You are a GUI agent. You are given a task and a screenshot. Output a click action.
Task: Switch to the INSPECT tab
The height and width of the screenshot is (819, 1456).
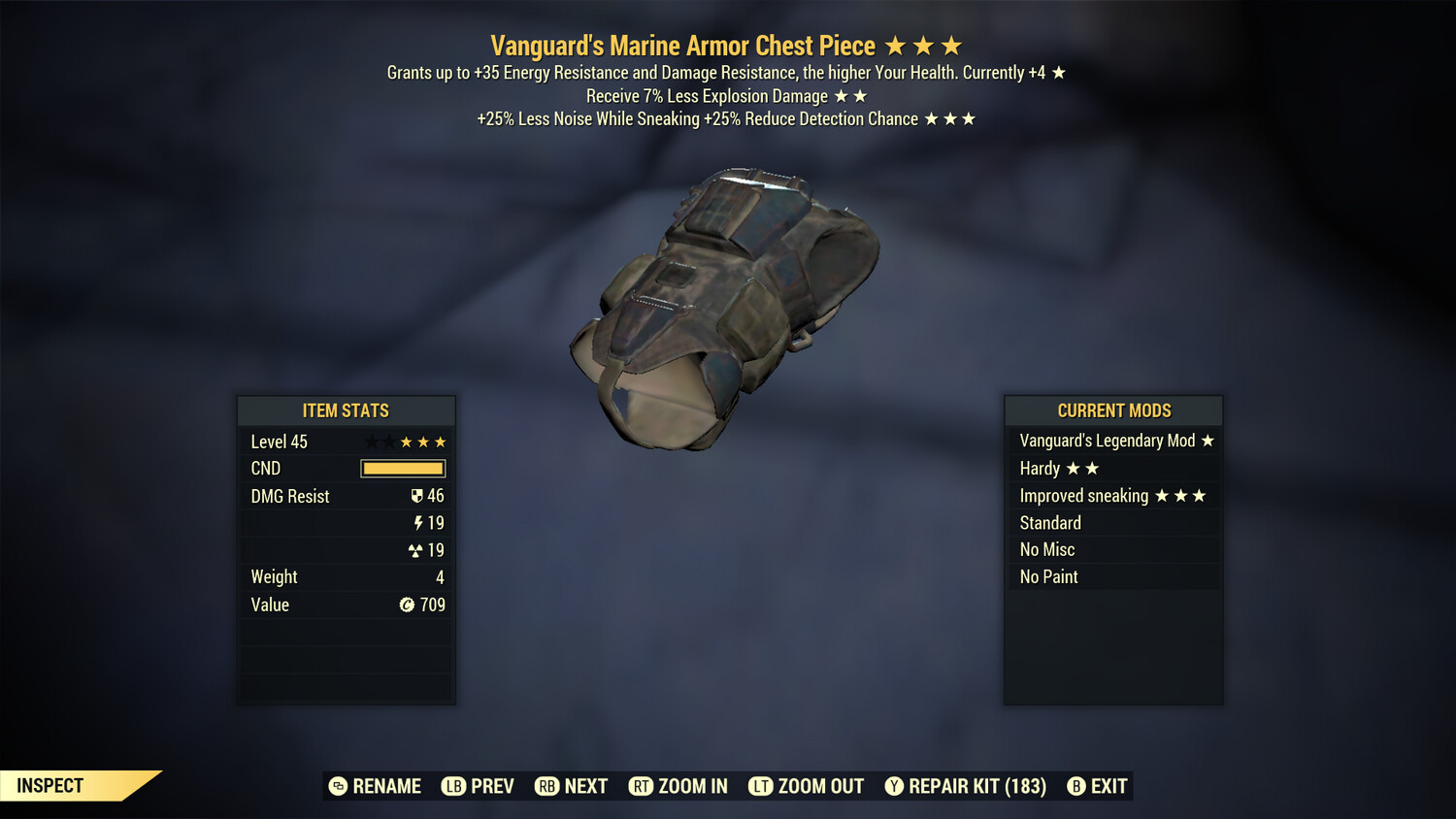coord(49,786)
